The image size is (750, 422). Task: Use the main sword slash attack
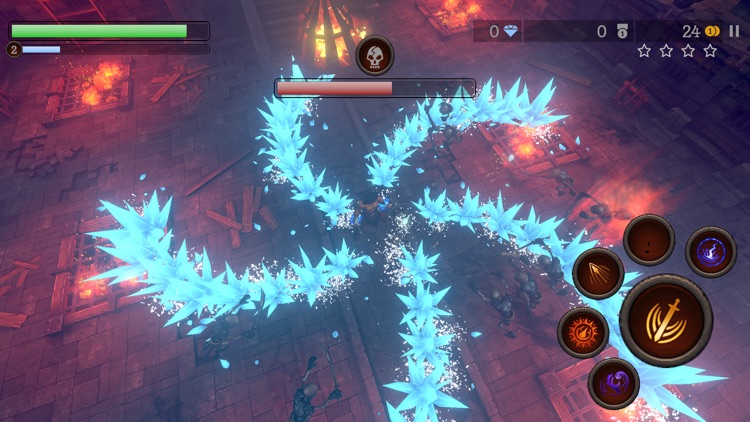tap(665, 320)
